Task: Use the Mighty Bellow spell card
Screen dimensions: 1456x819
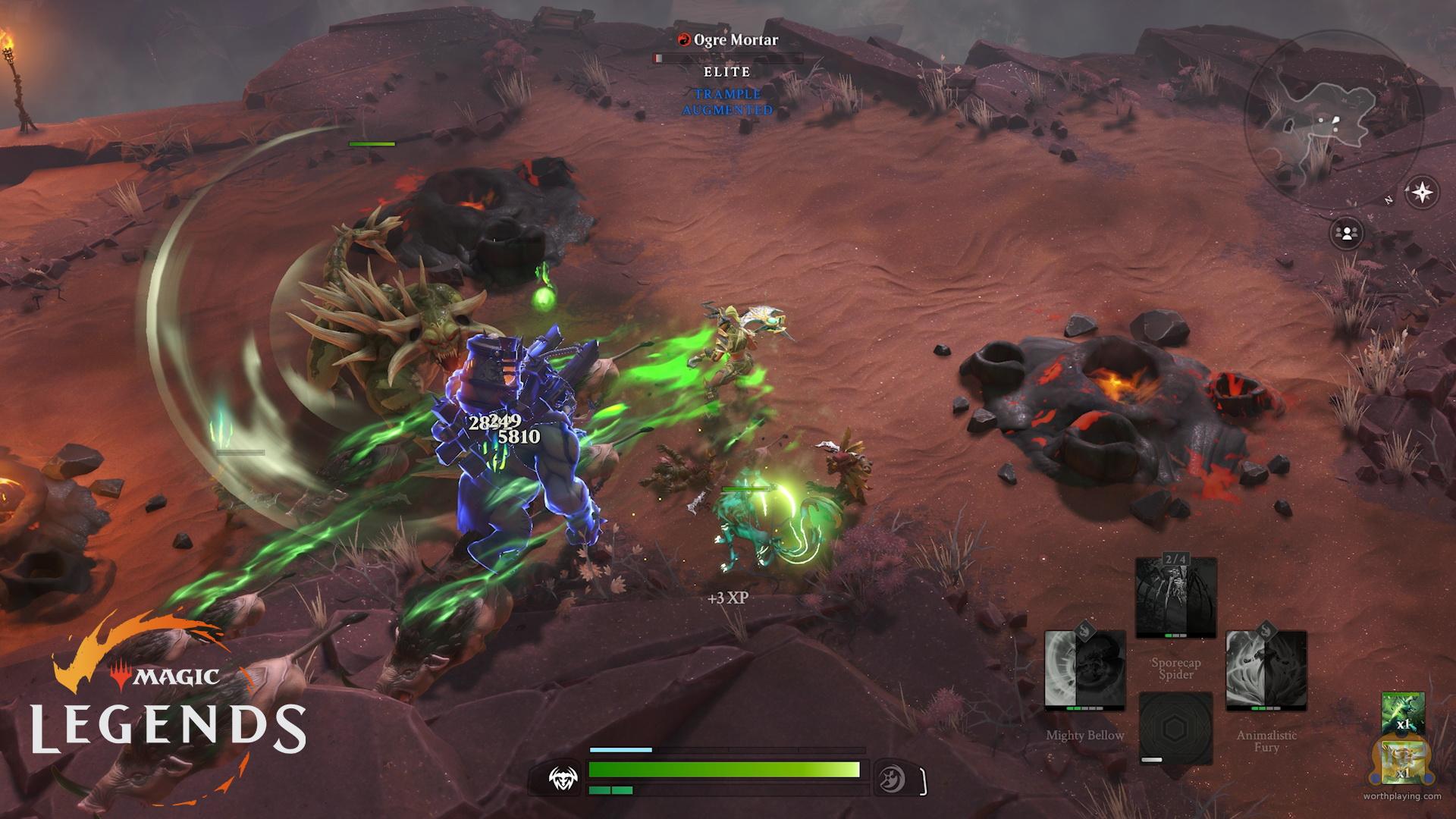Action: tap(1084, 671)
